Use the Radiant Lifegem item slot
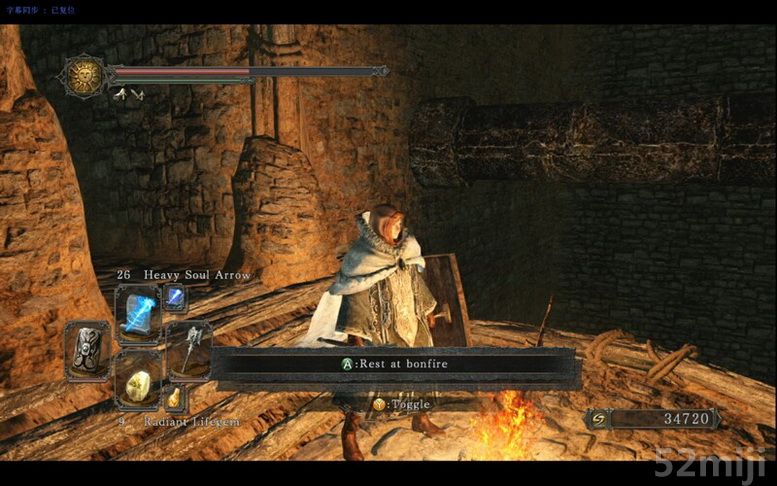The image size is (777, 486). tap(138, 382)
